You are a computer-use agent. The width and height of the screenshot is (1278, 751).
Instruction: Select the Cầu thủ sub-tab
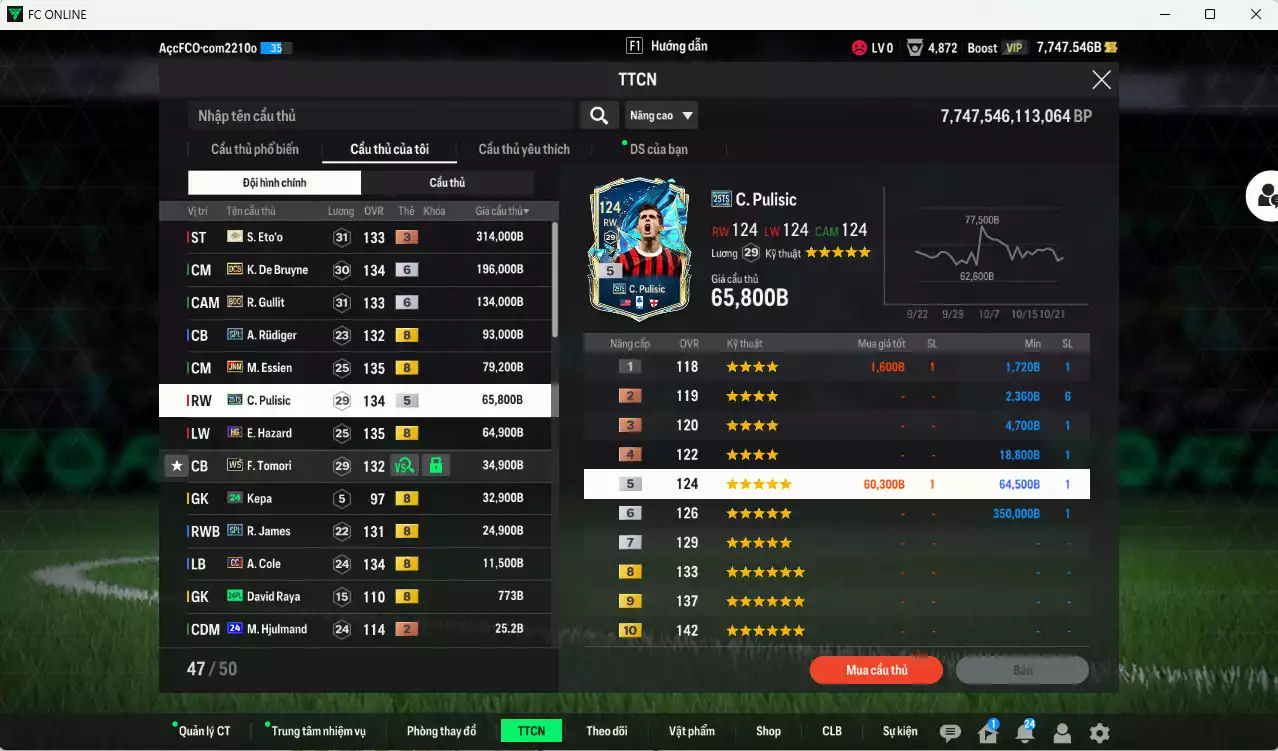click(447, 183)
